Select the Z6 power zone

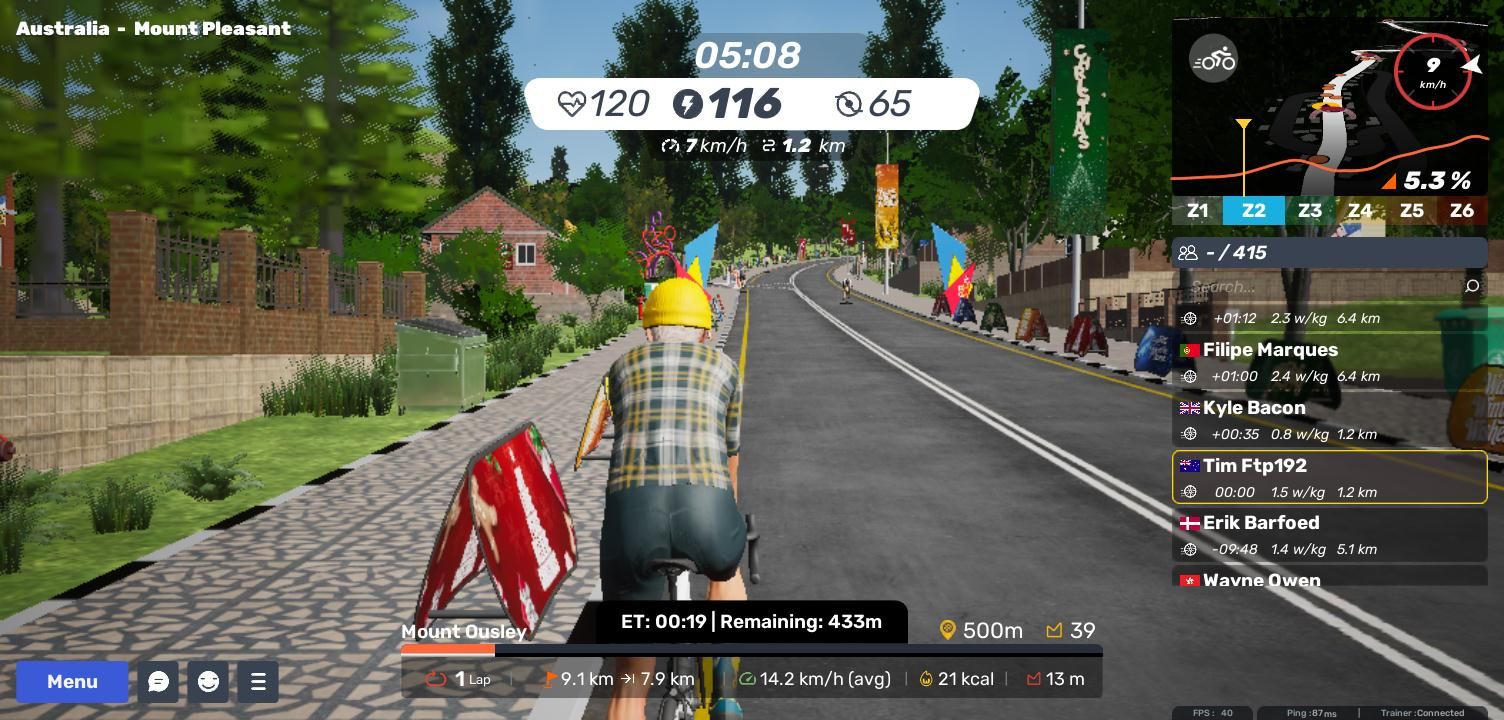1462,211
